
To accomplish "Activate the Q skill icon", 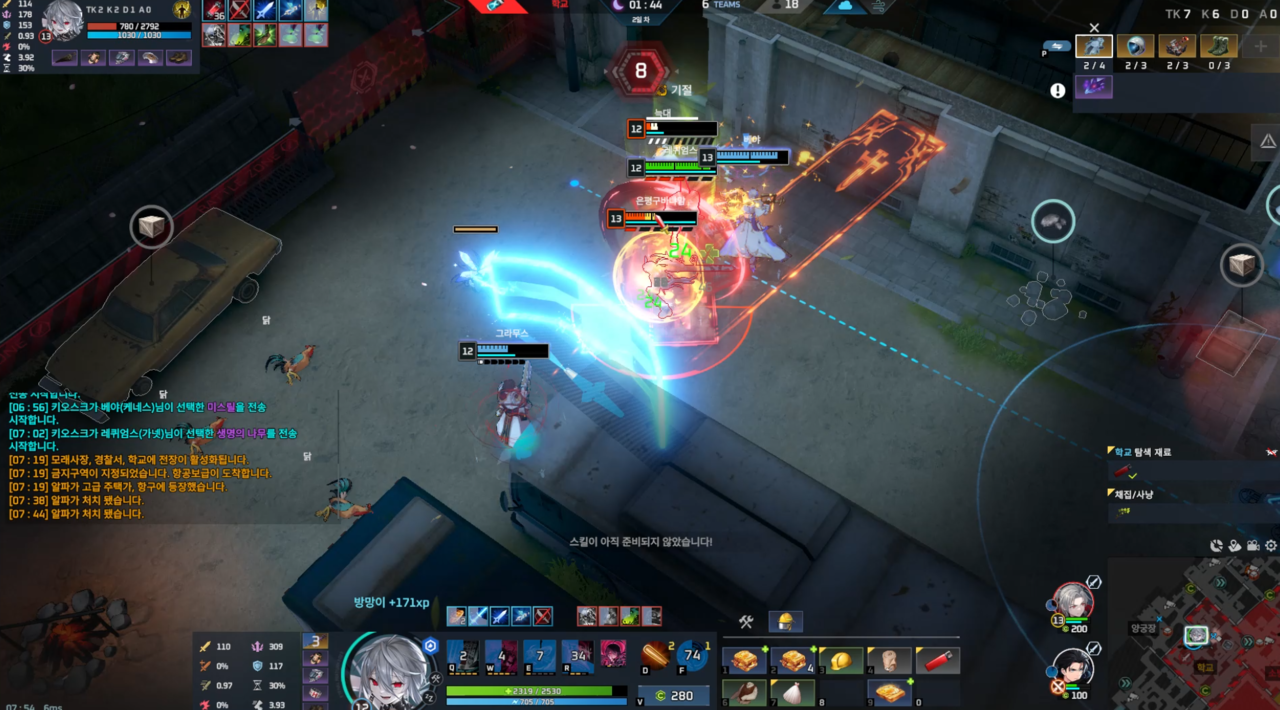I will tap(463, 655).
